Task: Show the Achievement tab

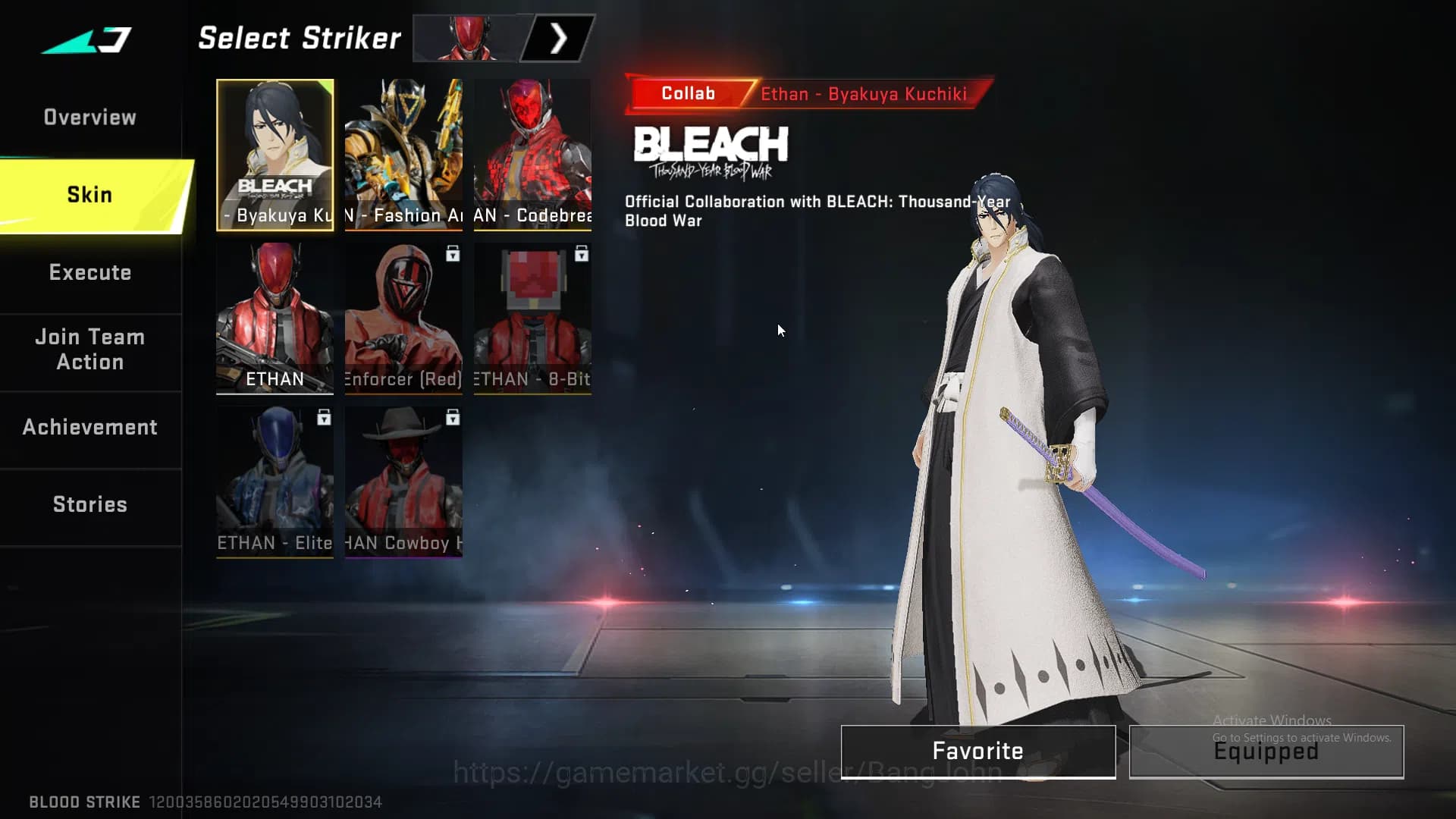Action: pos(90,428)
